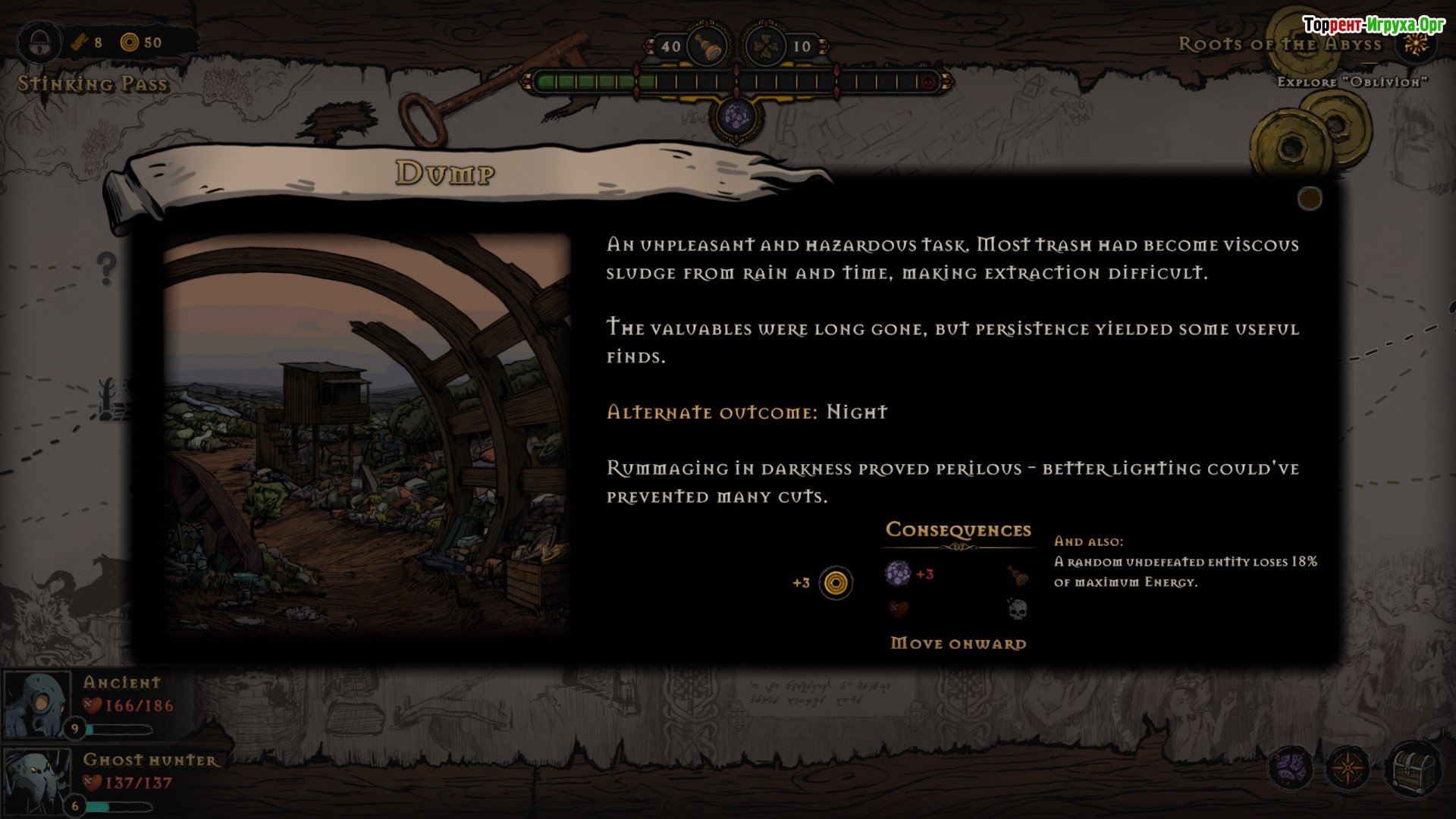The height and width of the screenshot is (819, 1456).
Task: Open the Roots of the Abyss quest tracker
Action: tap(1280, 44)
